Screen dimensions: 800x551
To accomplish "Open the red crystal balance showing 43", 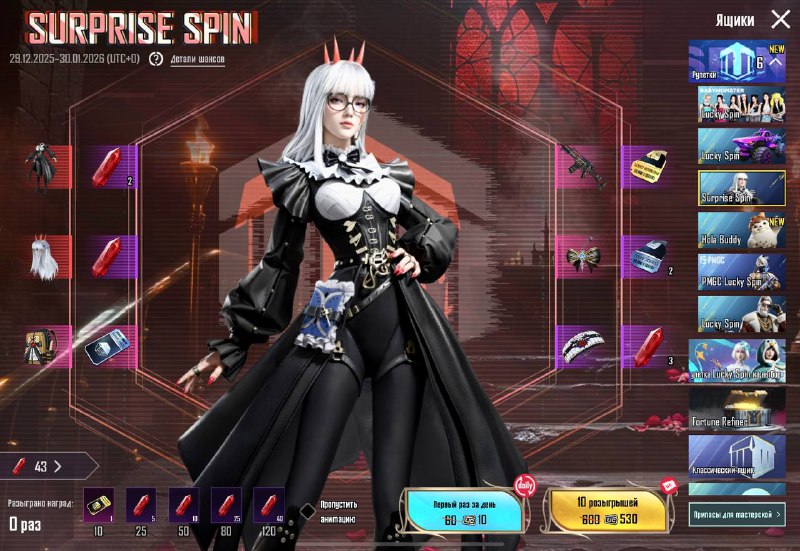I will coord(48,466).
